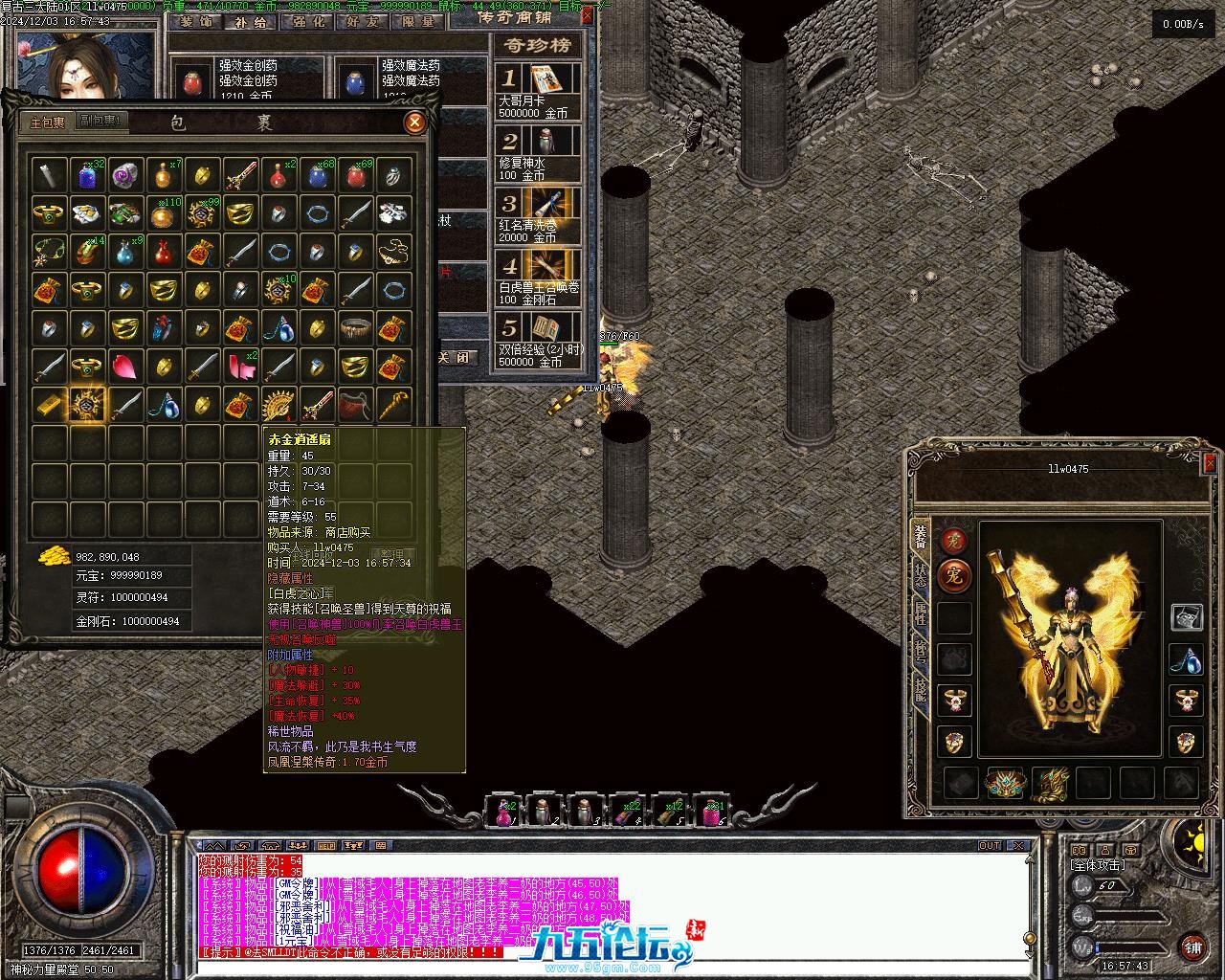1225x980 pixels.
Task: Close the bag inventory window
Action: tap(414, 122)
